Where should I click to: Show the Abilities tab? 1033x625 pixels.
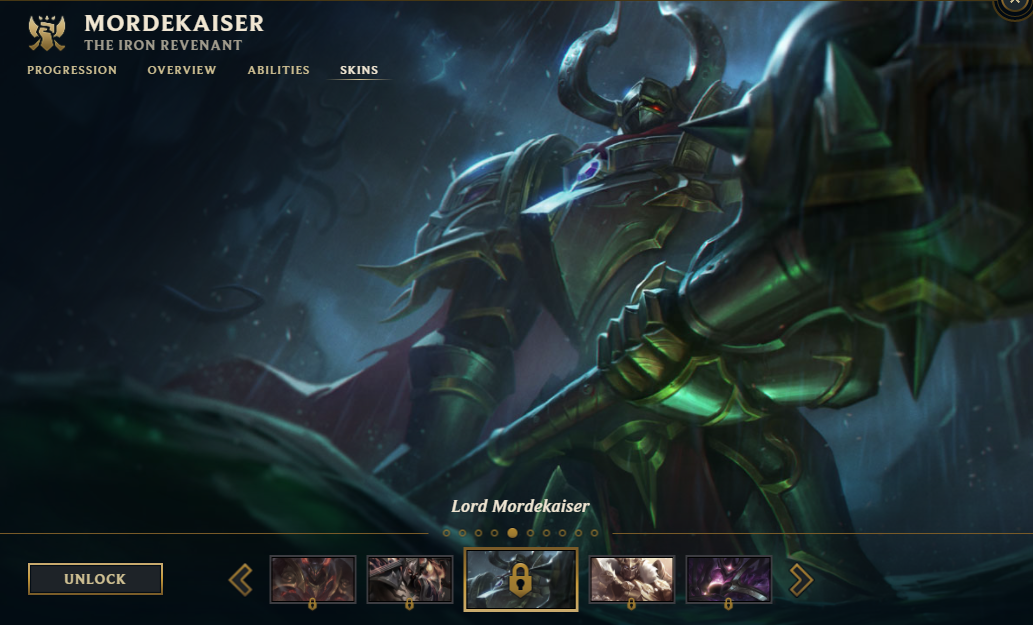tap(279, 70)
